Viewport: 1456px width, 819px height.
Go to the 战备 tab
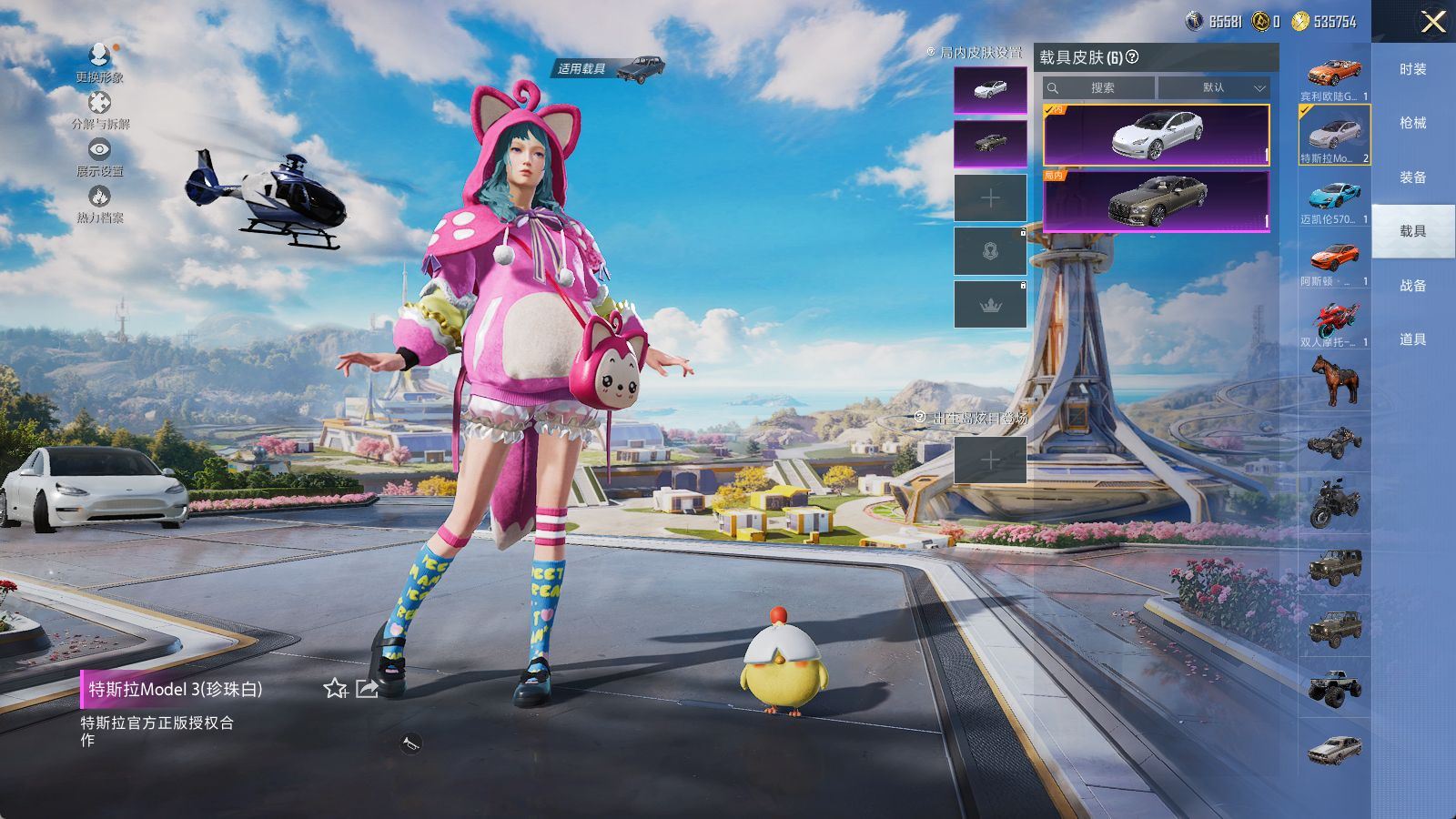tap(1412, 286)
